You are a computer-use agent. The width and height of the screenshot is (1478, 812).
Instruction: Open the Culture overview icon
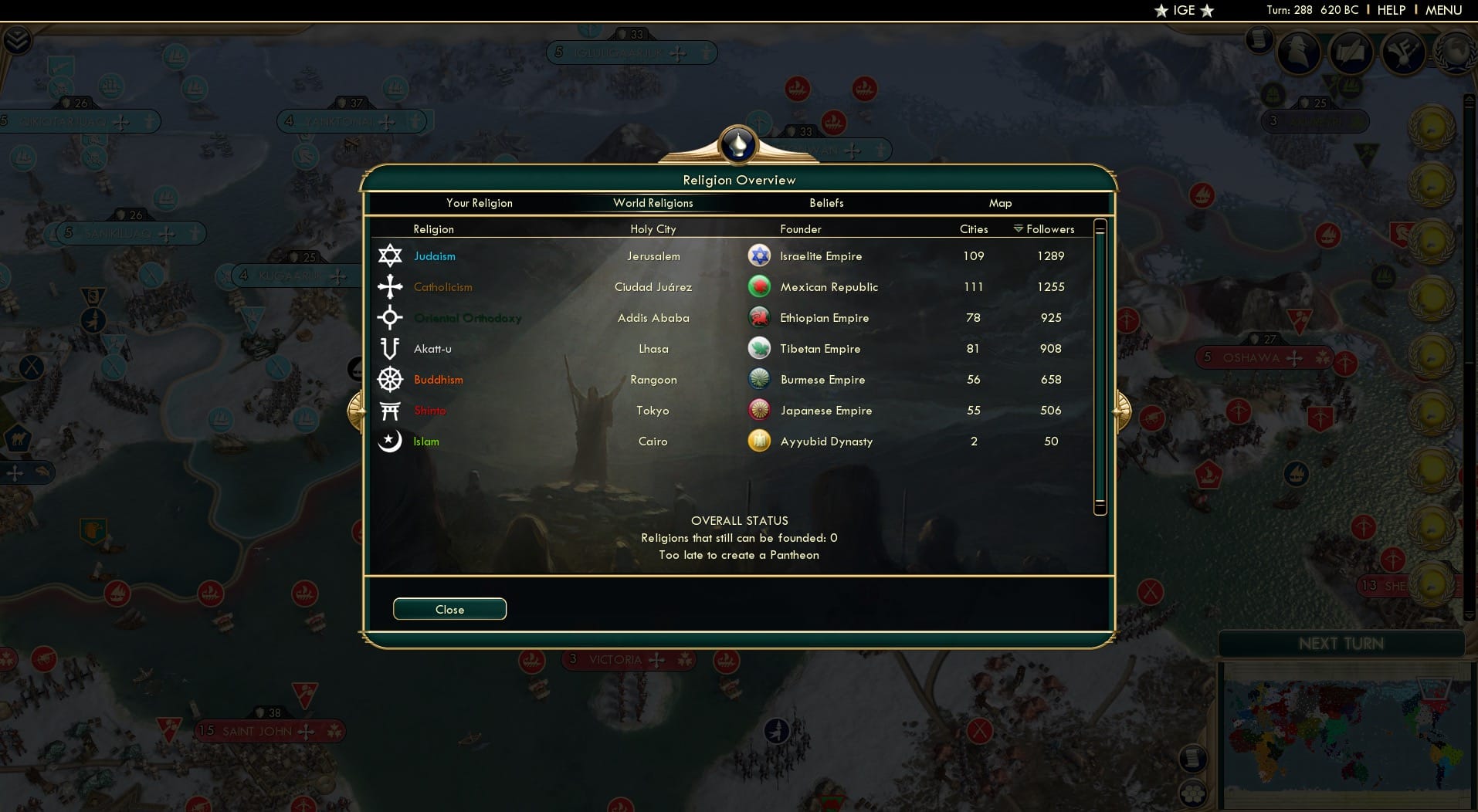pyautogui.click(x=1405, y=52)
